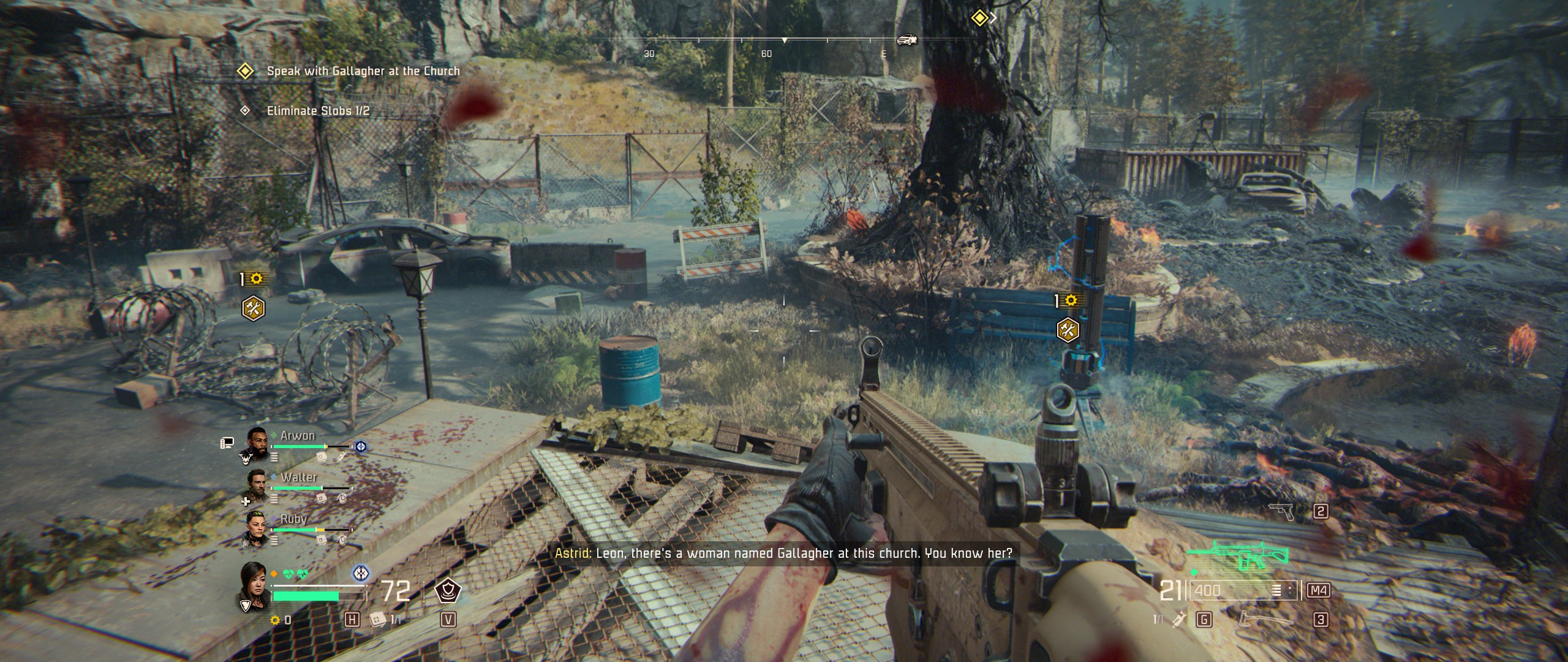Click the Eliminate Slobs objective entry

tap(317, 111)
